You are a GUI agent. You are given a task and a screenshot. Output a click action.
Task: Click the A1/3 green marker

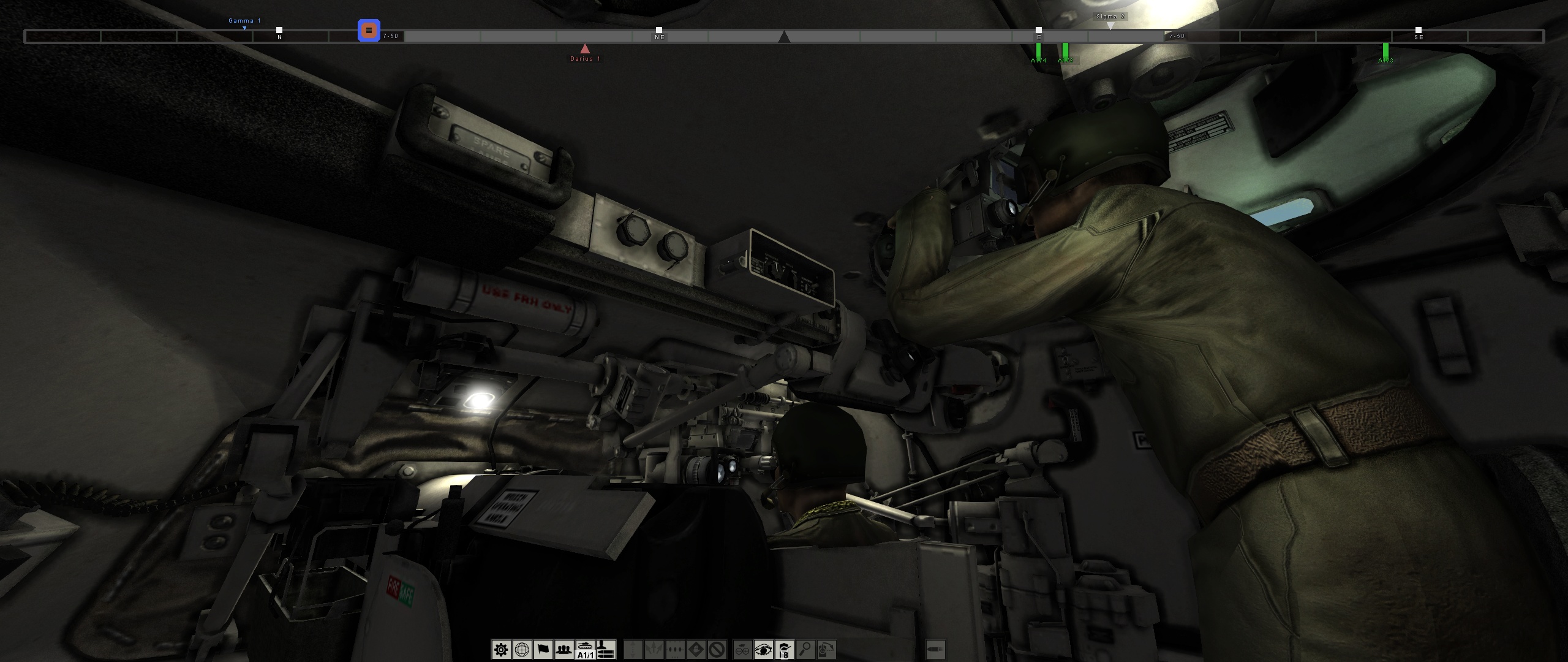pos(1385,49)
